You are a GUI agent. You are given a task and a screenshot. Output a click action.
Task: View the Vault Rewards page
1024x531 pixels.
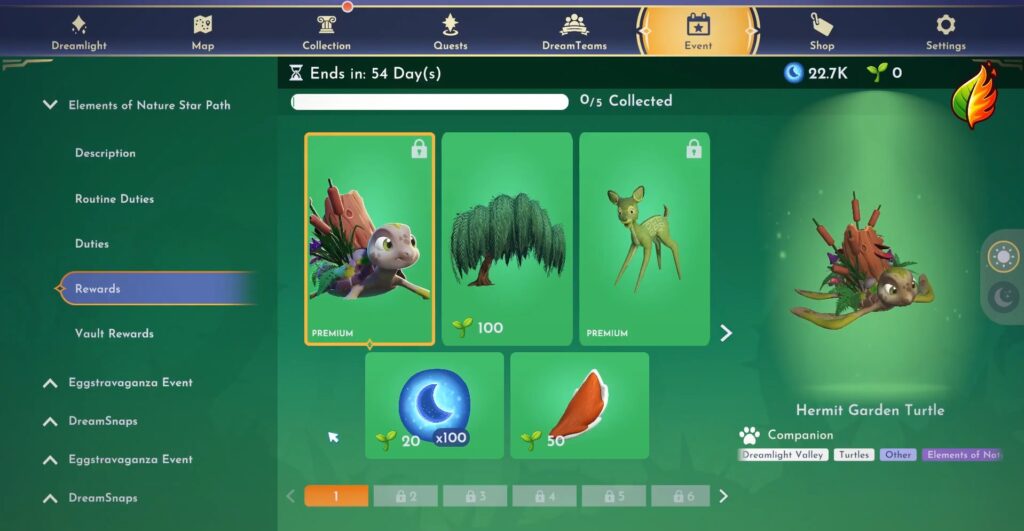pos(114,334)
